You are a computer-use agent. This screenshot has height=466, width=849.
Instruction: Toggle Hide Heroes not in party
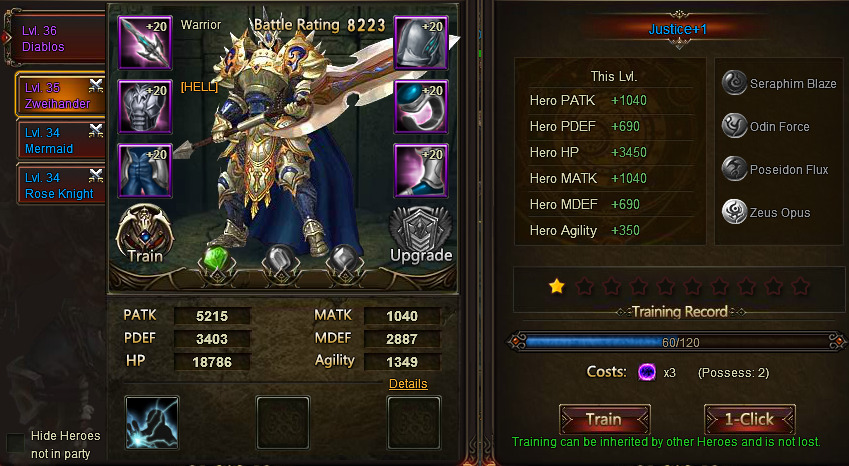click(16, 443)
